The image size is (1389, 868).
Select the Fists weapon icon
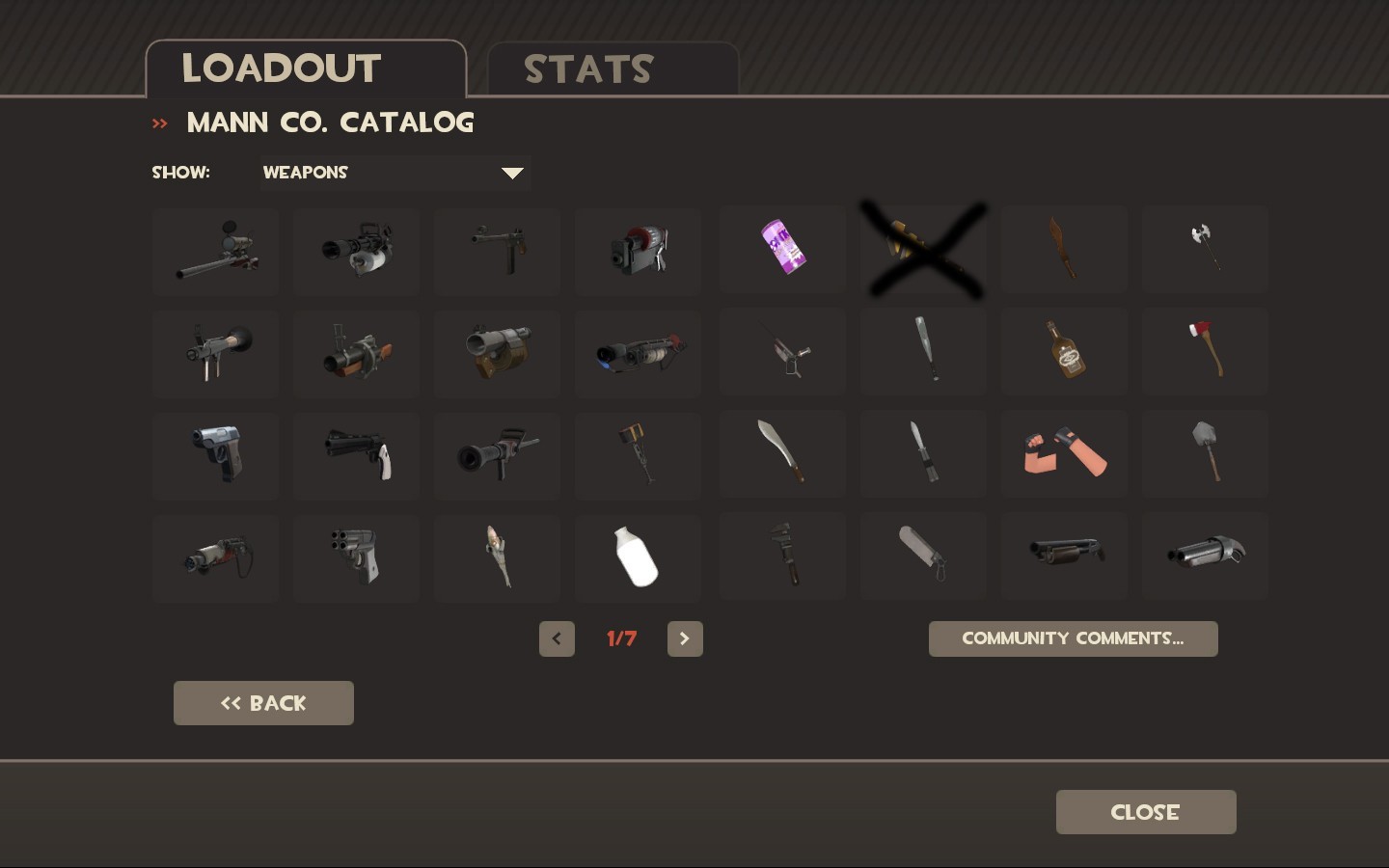[x=1064, y=453]
